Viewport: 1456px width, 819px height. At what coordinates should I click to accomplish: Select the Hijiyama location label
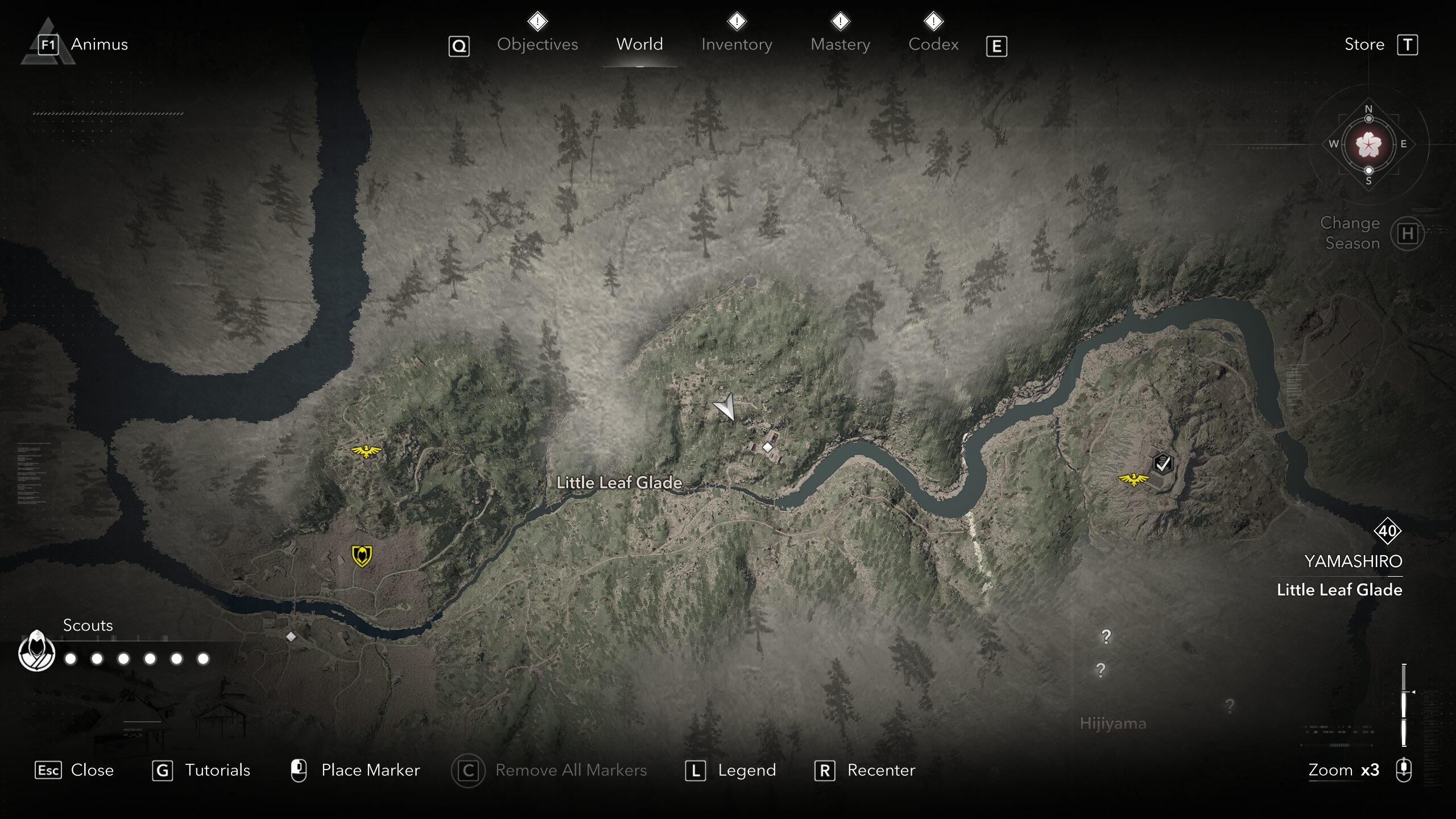click(x=1112, y=723)
